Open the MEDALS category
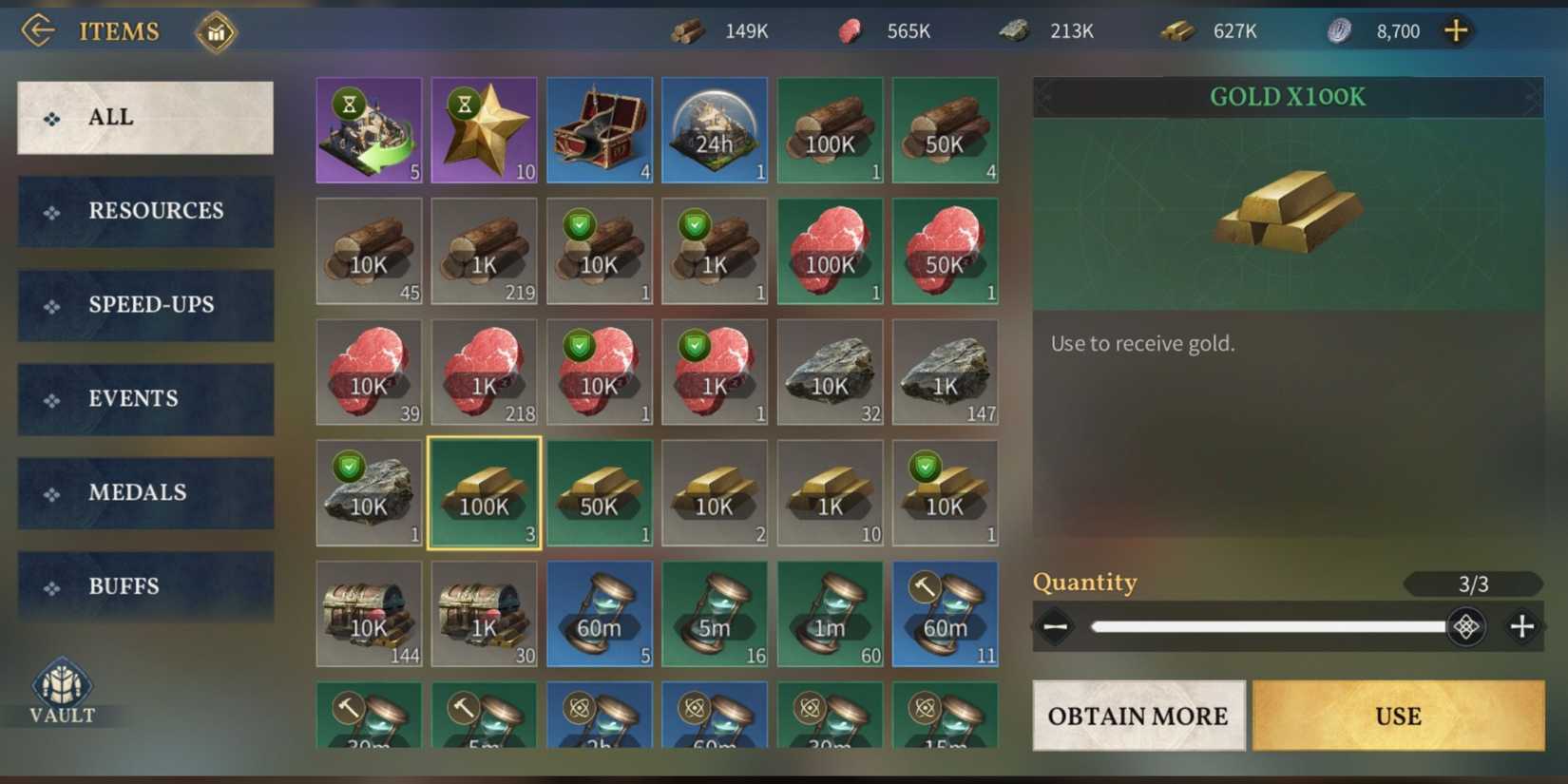 coord(144,492)
